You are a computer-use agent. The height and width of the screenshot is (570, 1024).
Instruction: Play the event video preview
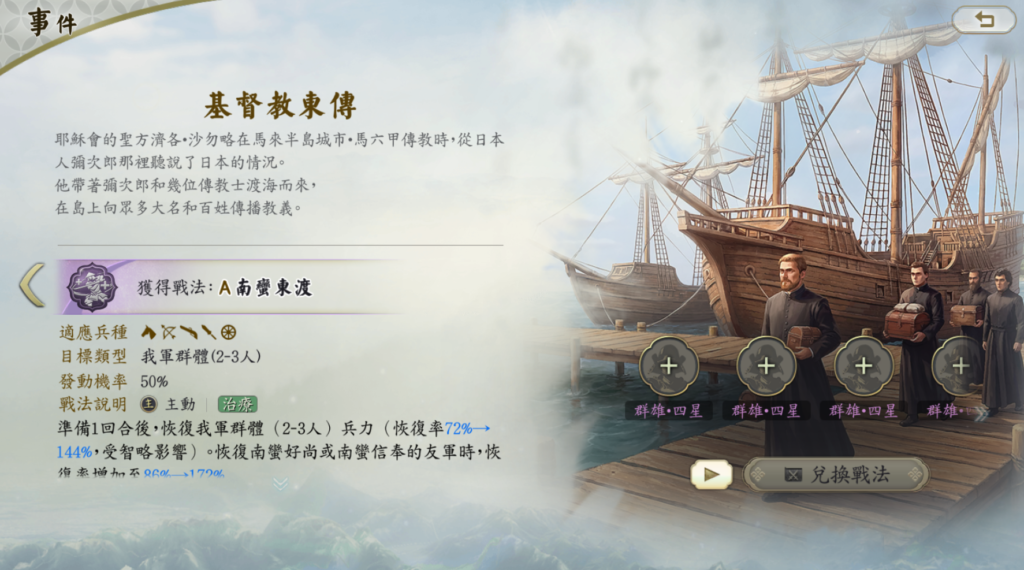[711, 474]
